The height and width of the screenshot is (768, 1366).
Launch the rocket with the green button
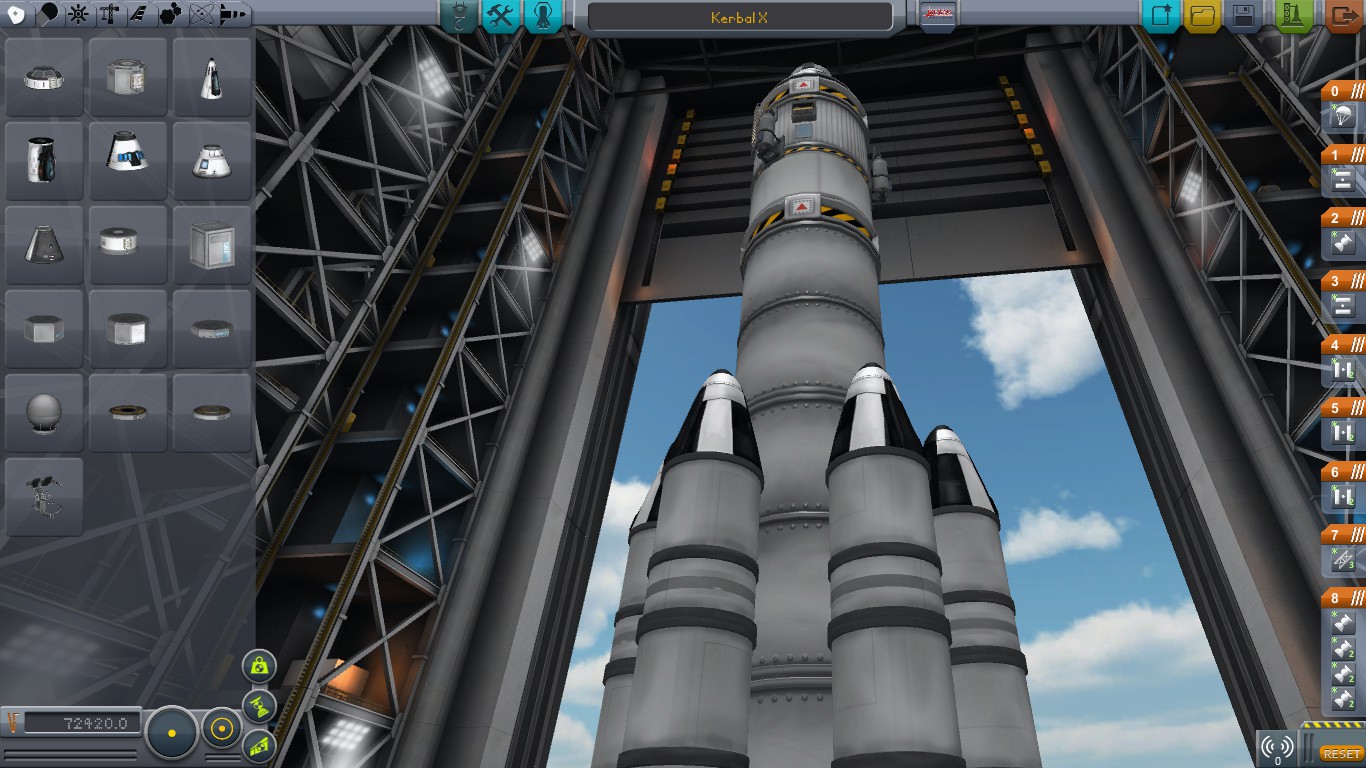(x=1294, y=16)
